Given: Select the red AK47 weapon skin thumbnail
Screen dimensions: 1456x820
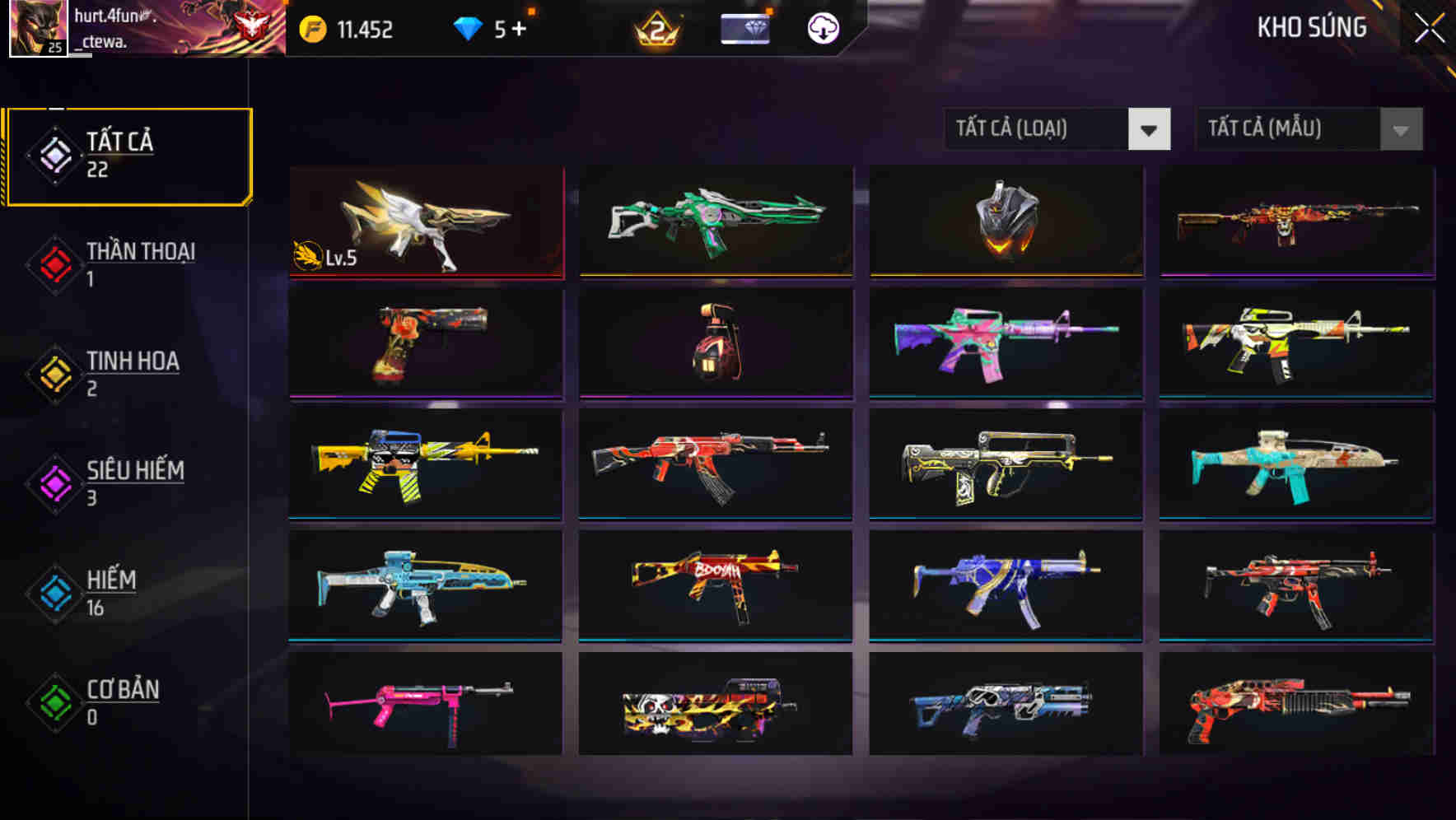Looking at the screenshot, I should [x=716, y=465].
